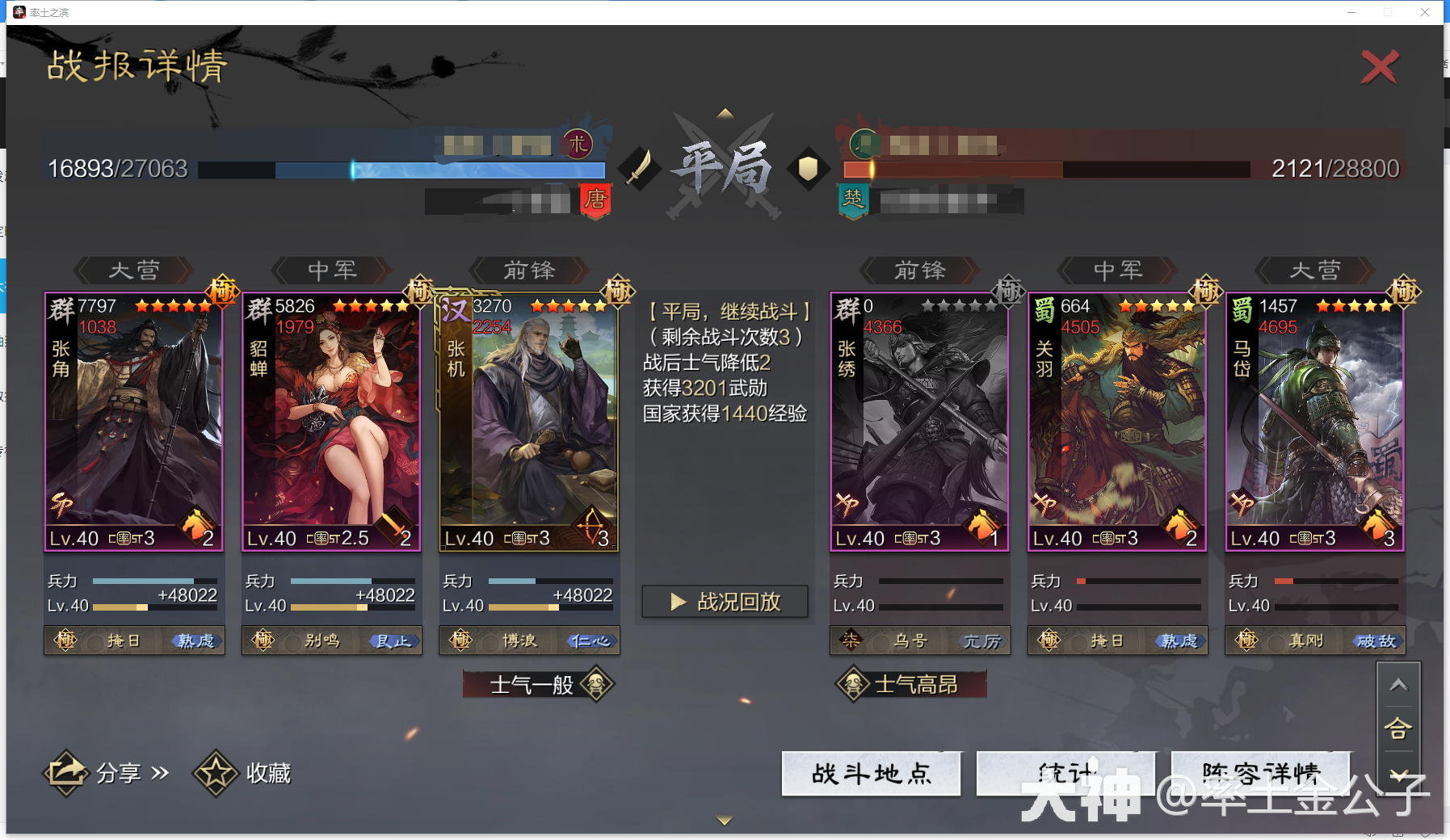This screenshot has width=1450, height=840.
Task: Toggle the 破敌 skill tag on 马岱
Action: [x=1377, y=640]
